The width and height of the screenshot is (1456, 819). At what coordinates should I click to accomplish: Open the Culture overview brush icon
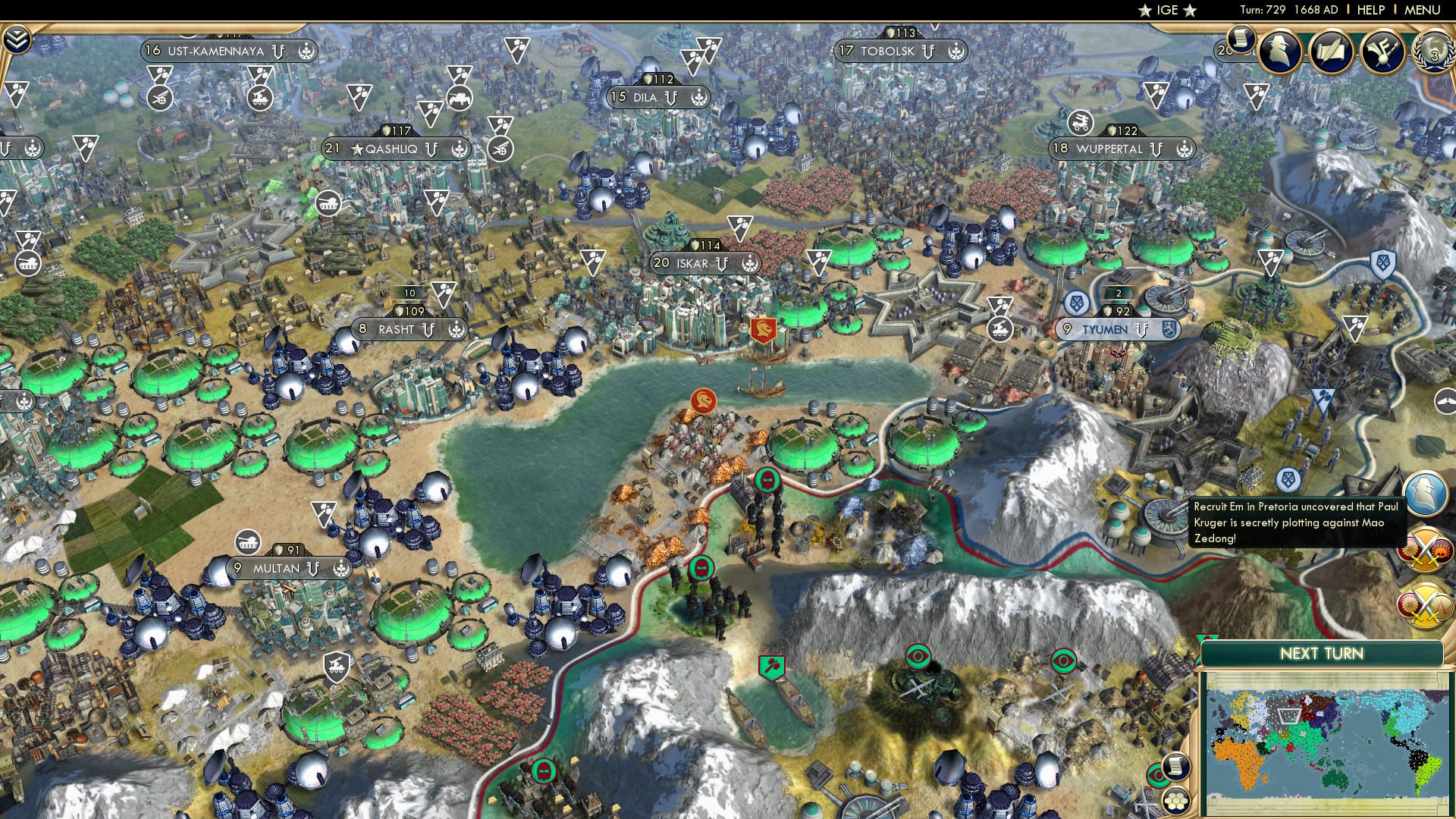coord(1383,50)
